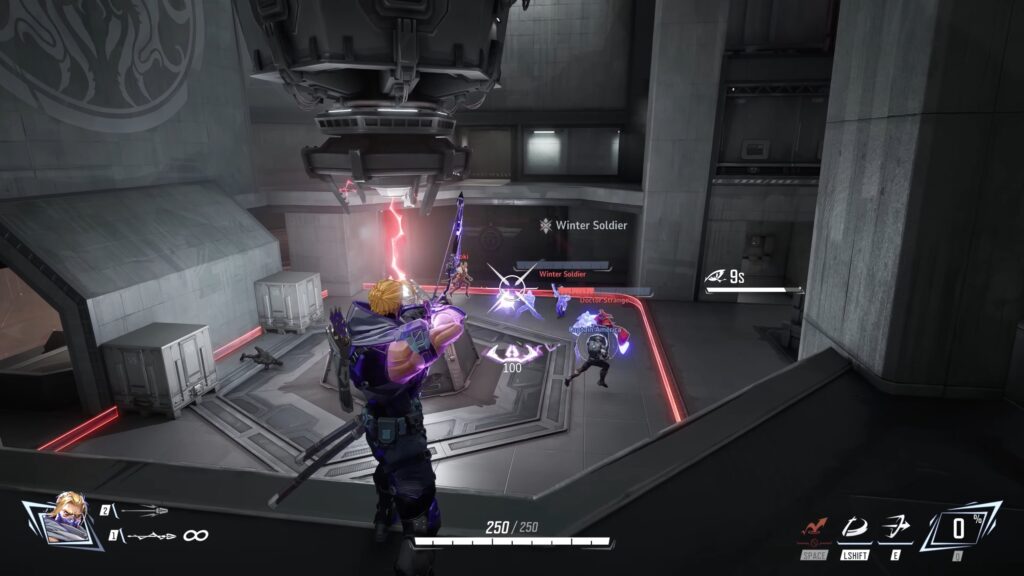
Task: Click the objective icon beside 9s
Action: pyautogui.click(x=715, y=276)
